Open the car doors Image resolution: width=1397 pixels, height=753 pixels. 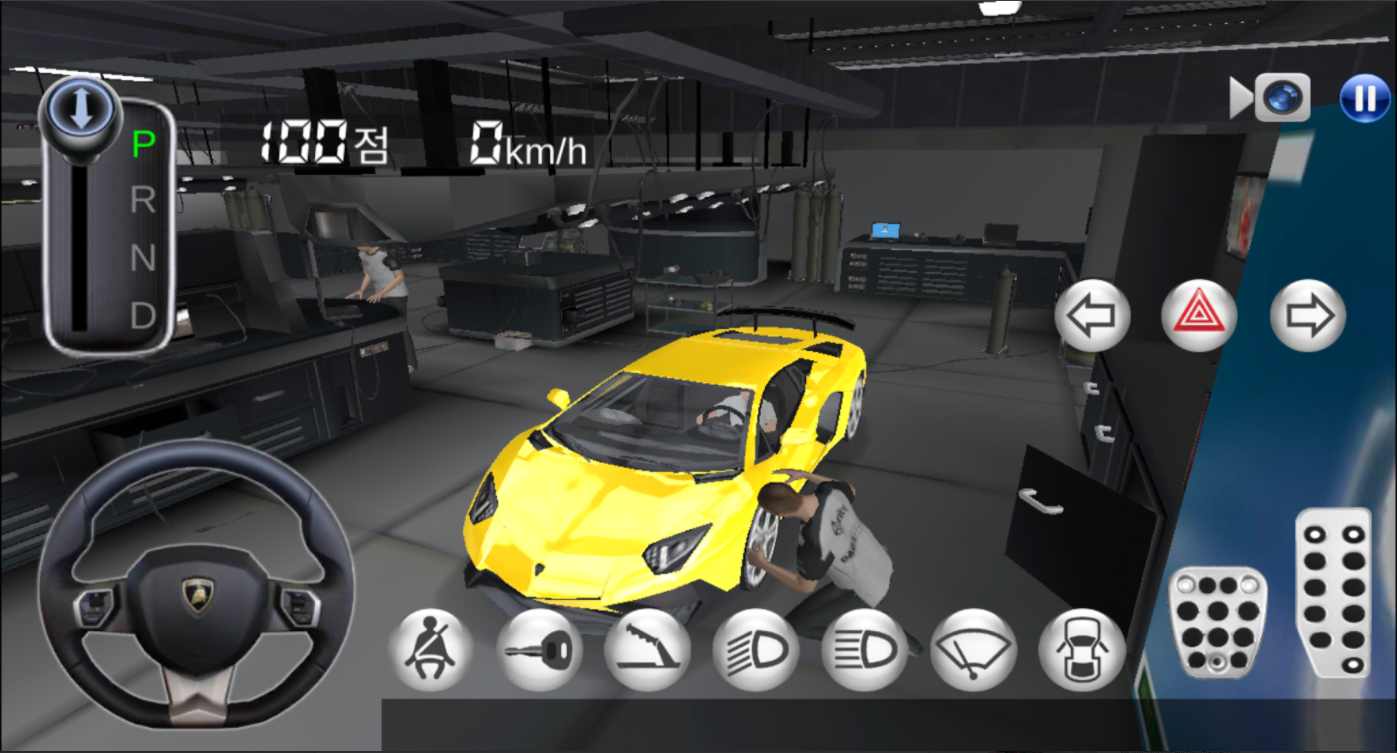1079,649
